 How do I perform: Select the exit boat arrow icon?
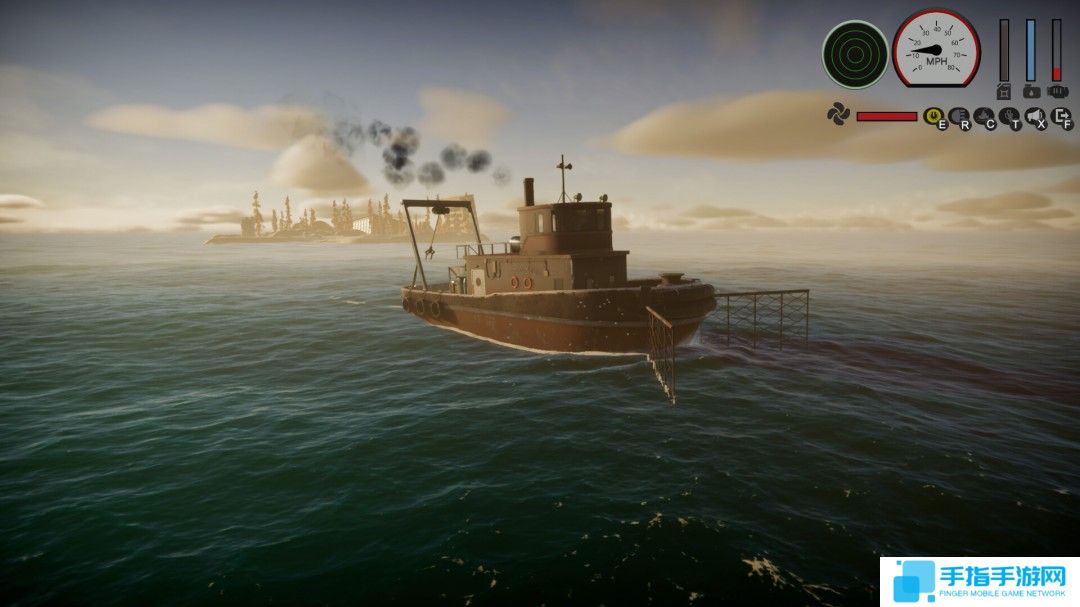pos(1061,116)
